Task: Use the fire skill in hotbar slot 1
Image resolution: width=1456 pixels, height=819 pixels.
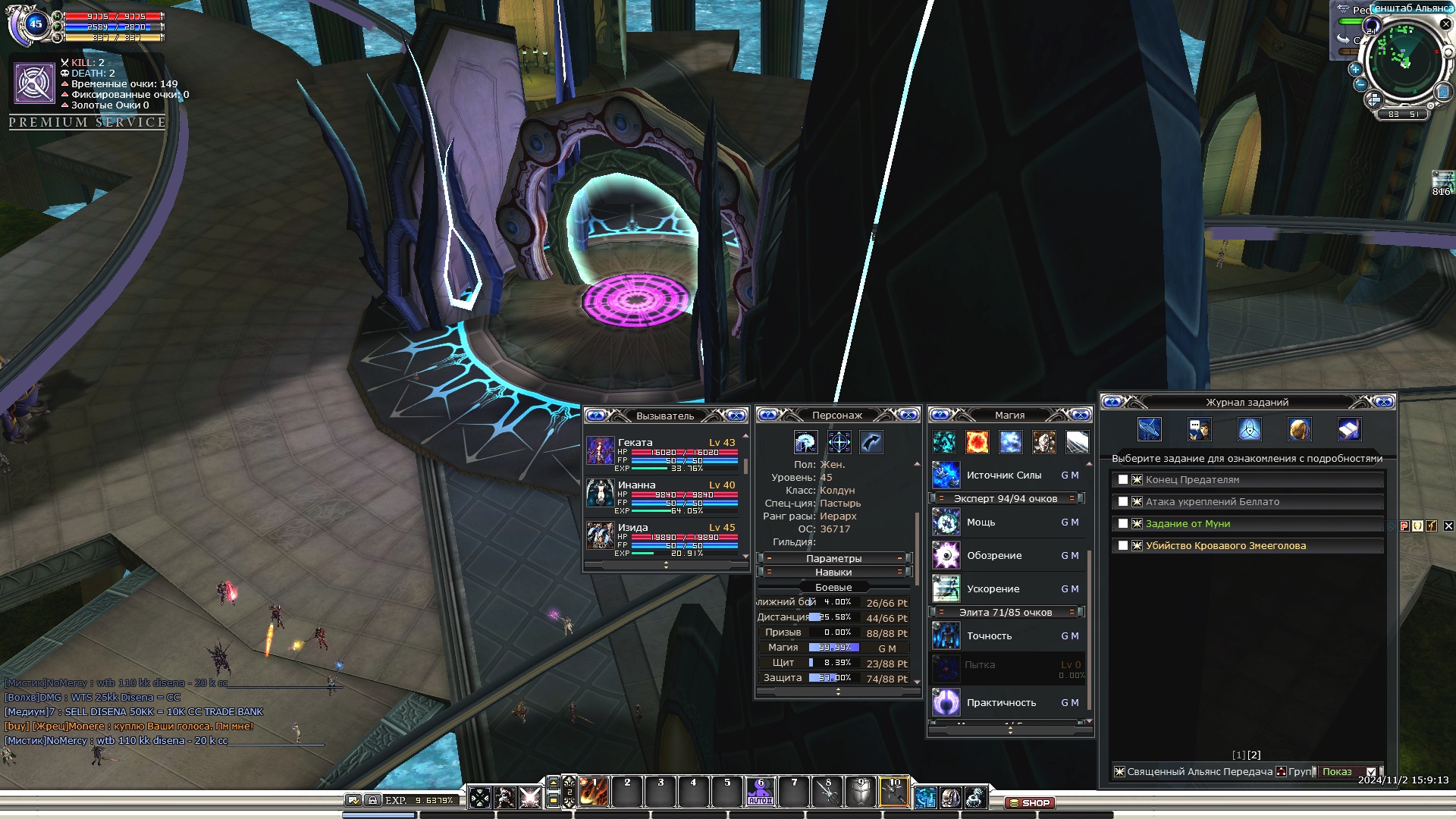Action: tap(594, 792)
